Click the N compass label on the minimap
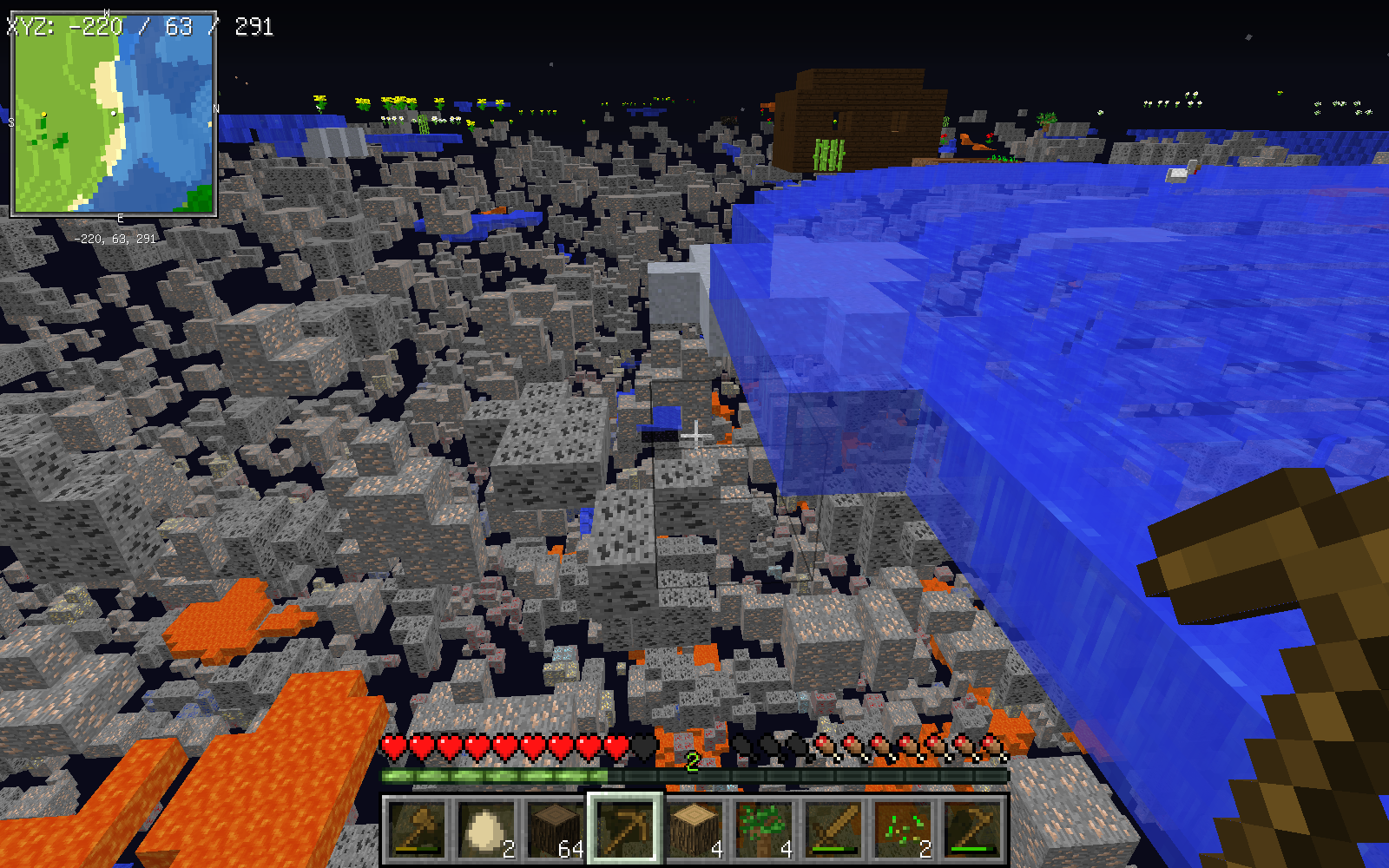The width and height of the screenshot is (1389, 868). click(214, 110)
